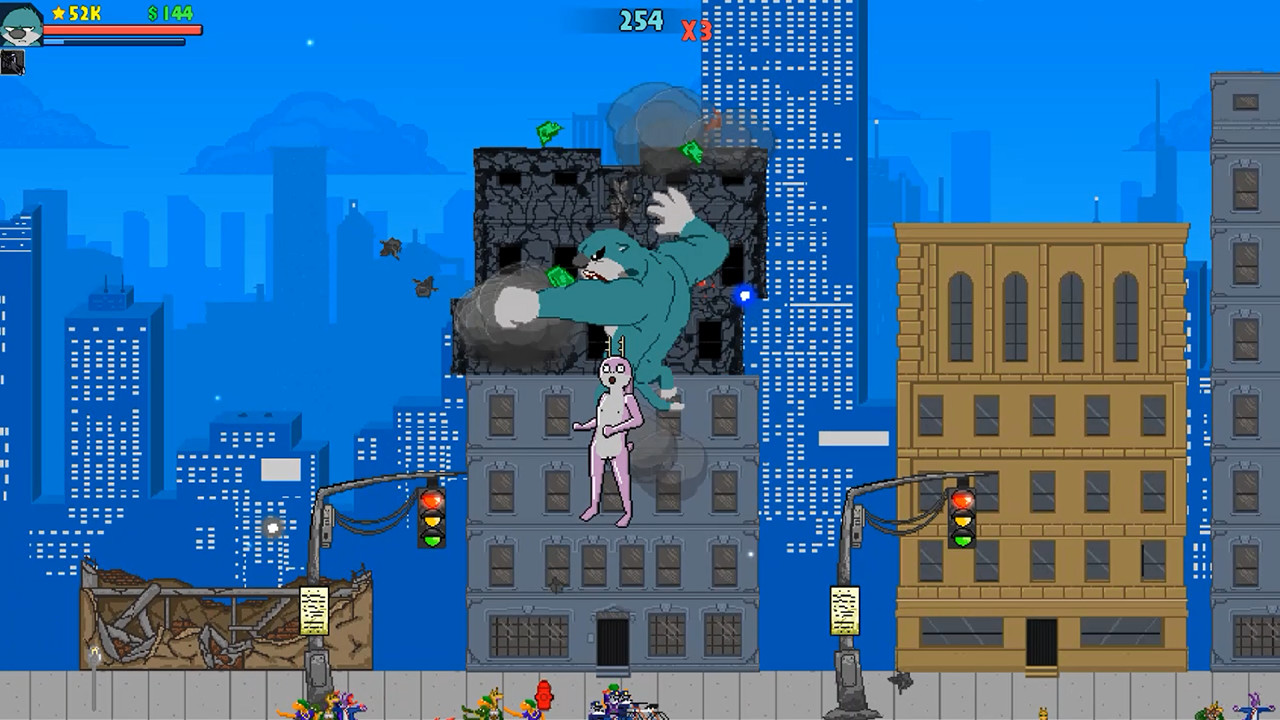Viewport: 1280px width, 720px height.
Task: Click the green dollar sign money icon
Action: coord(153,14)
